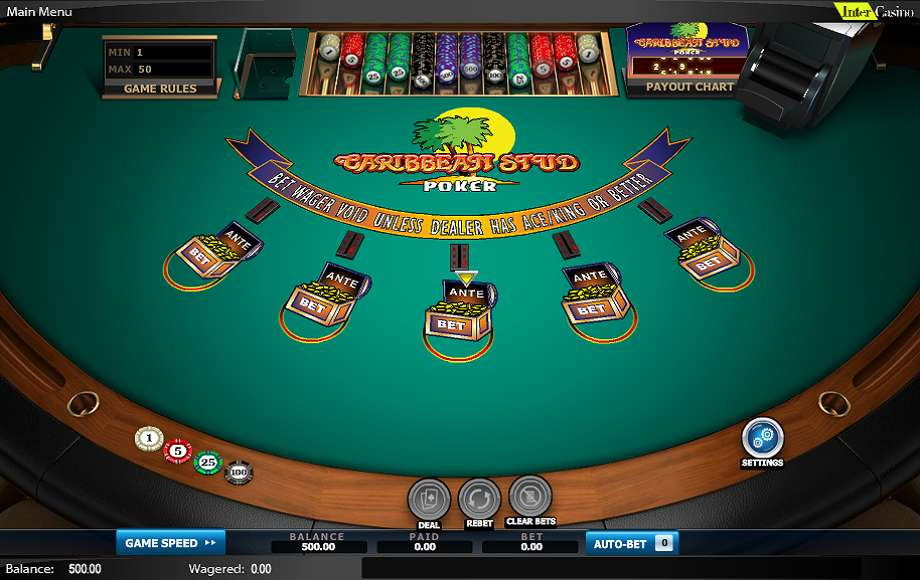920x580 pixels.
Task: Select the black 100 chip
Action: (x=238, y=471)
